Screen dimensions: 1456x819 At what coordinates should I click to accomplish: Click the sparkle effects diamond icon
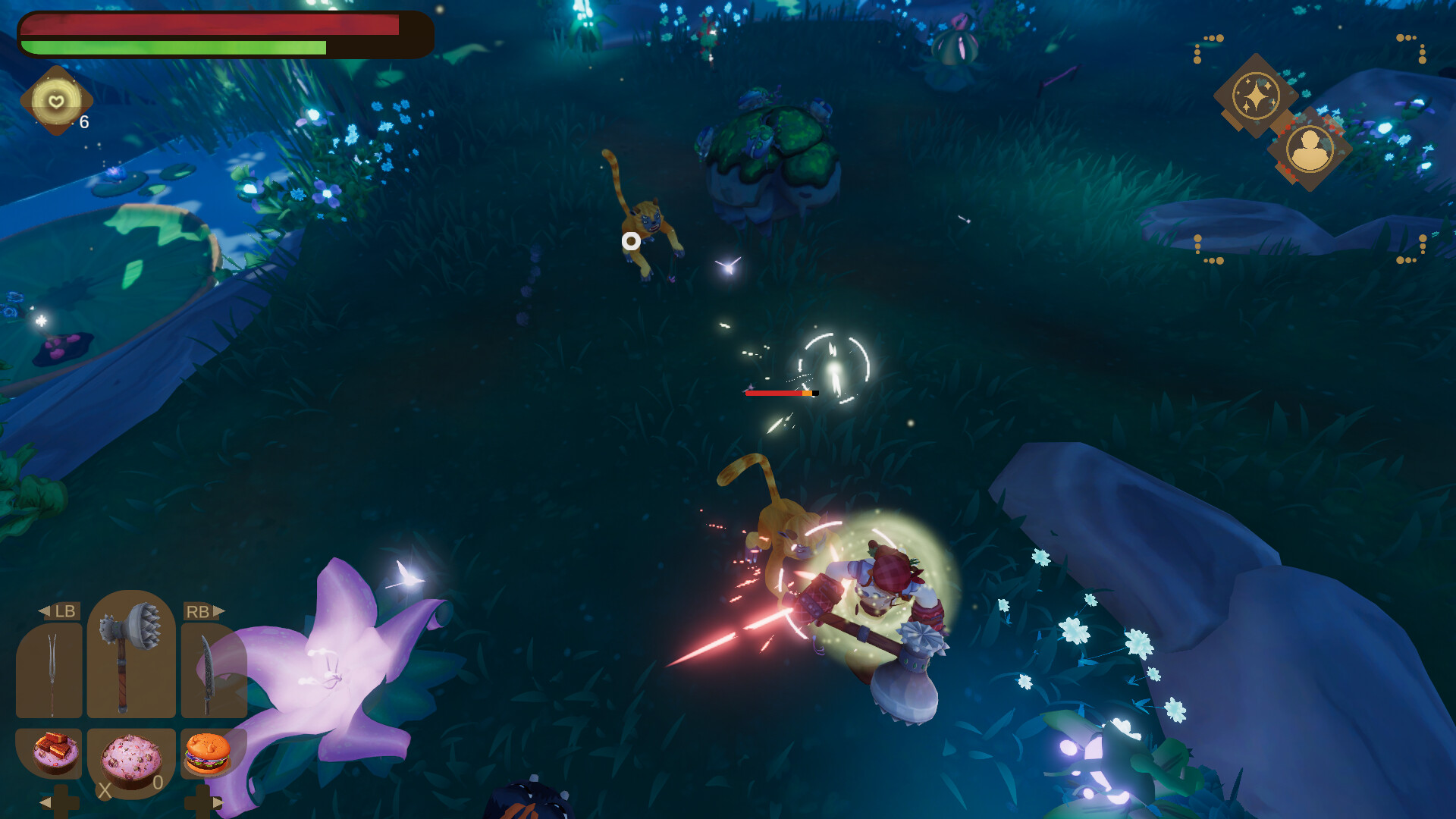click(x=1256, y=95)
